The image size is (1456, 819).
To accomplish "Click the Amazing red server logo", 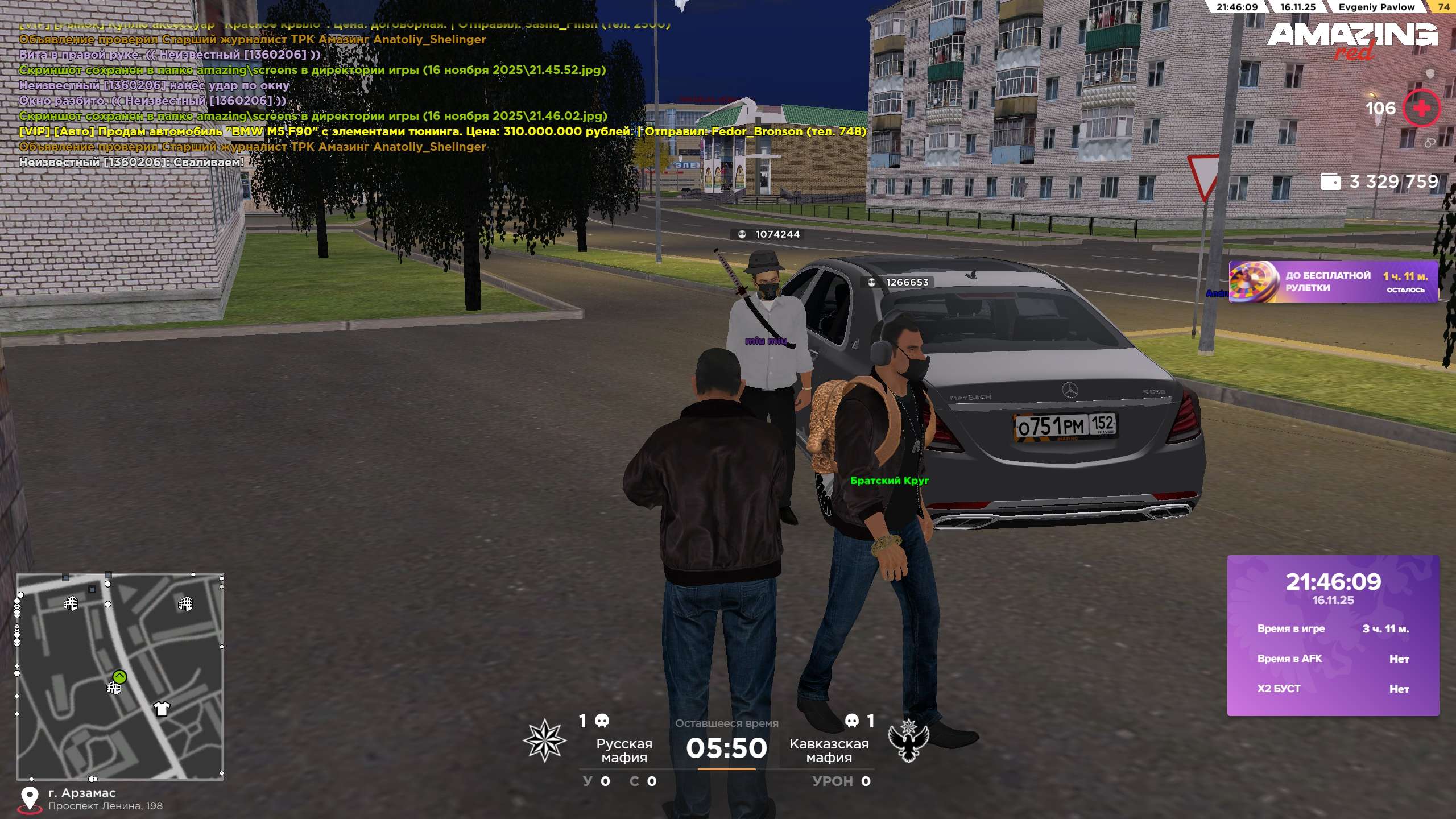I will [x=1352, y=39].
